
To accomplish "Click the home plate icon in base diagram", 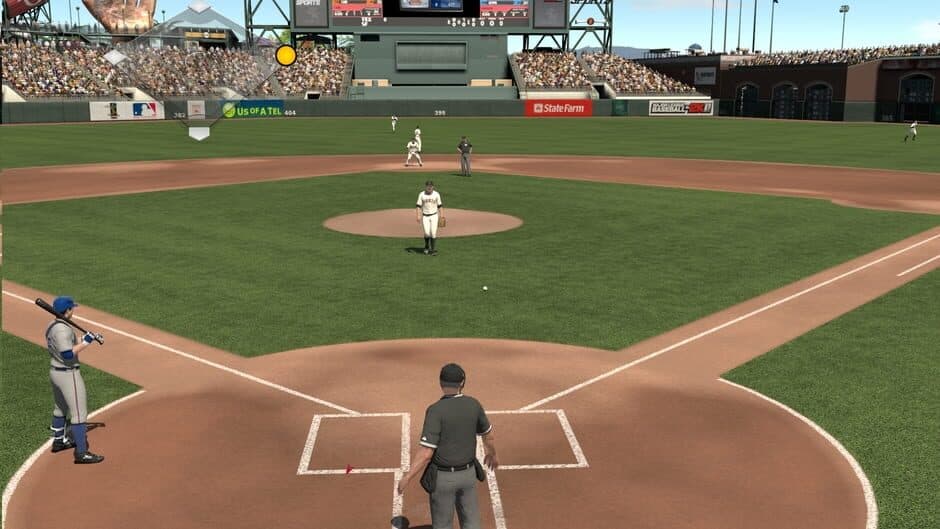I will [199, 132].
